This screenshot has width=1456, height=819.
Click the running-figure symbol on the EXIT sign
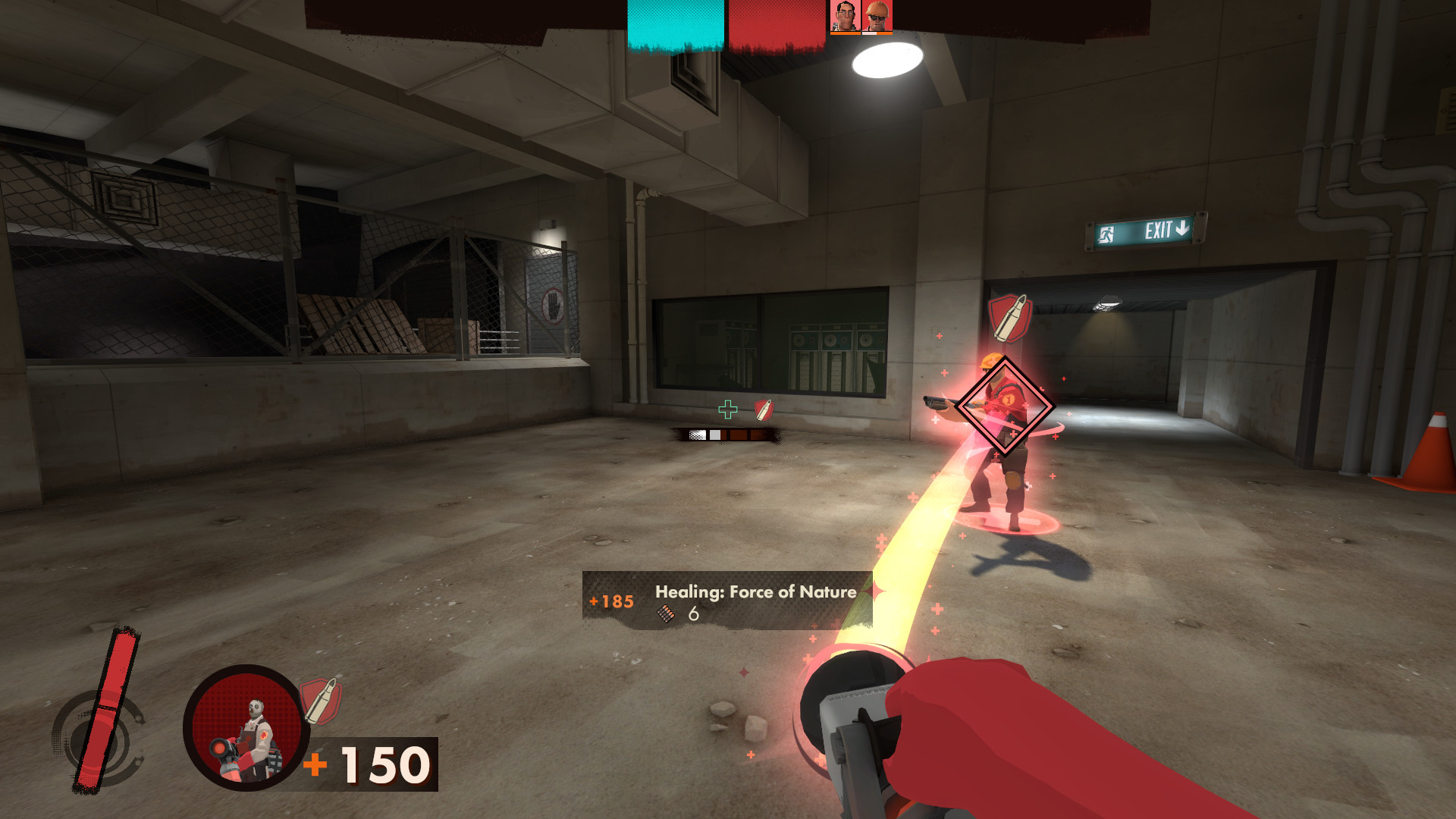[x=1106, y=233]
